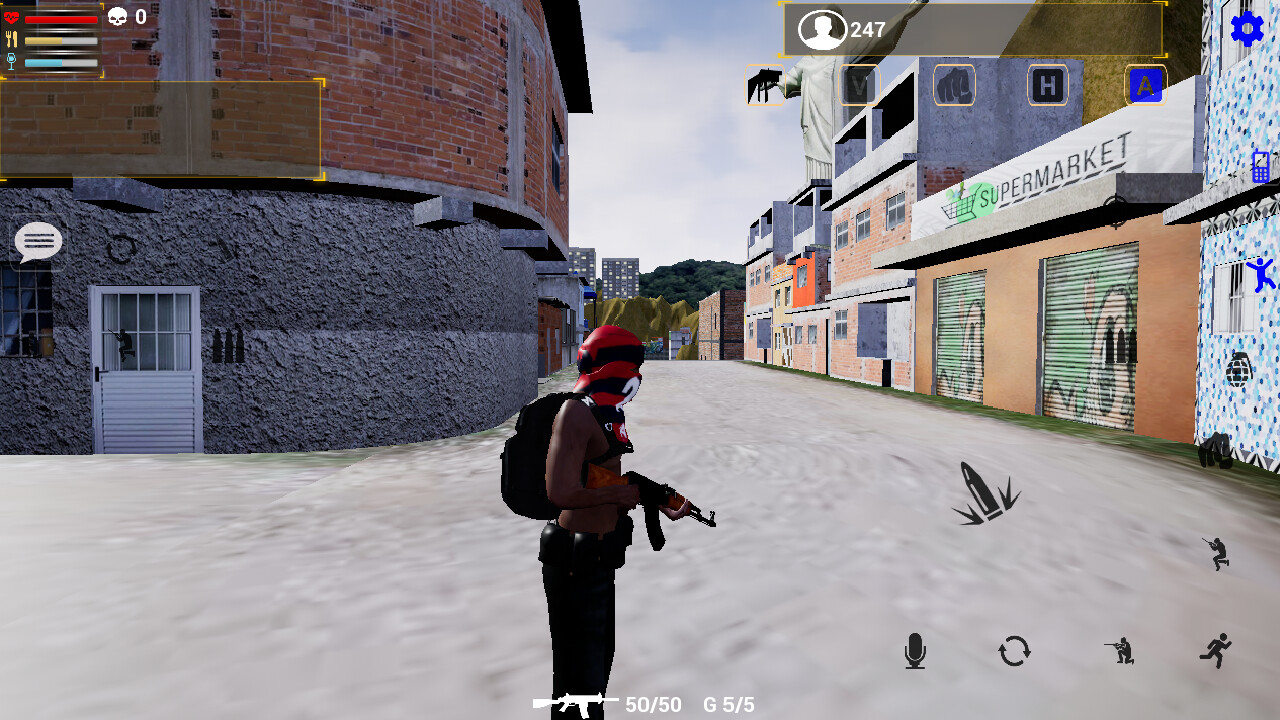Open the blue settings gear
This screenshot has width=1280, height=720.
click(1247, 30)
